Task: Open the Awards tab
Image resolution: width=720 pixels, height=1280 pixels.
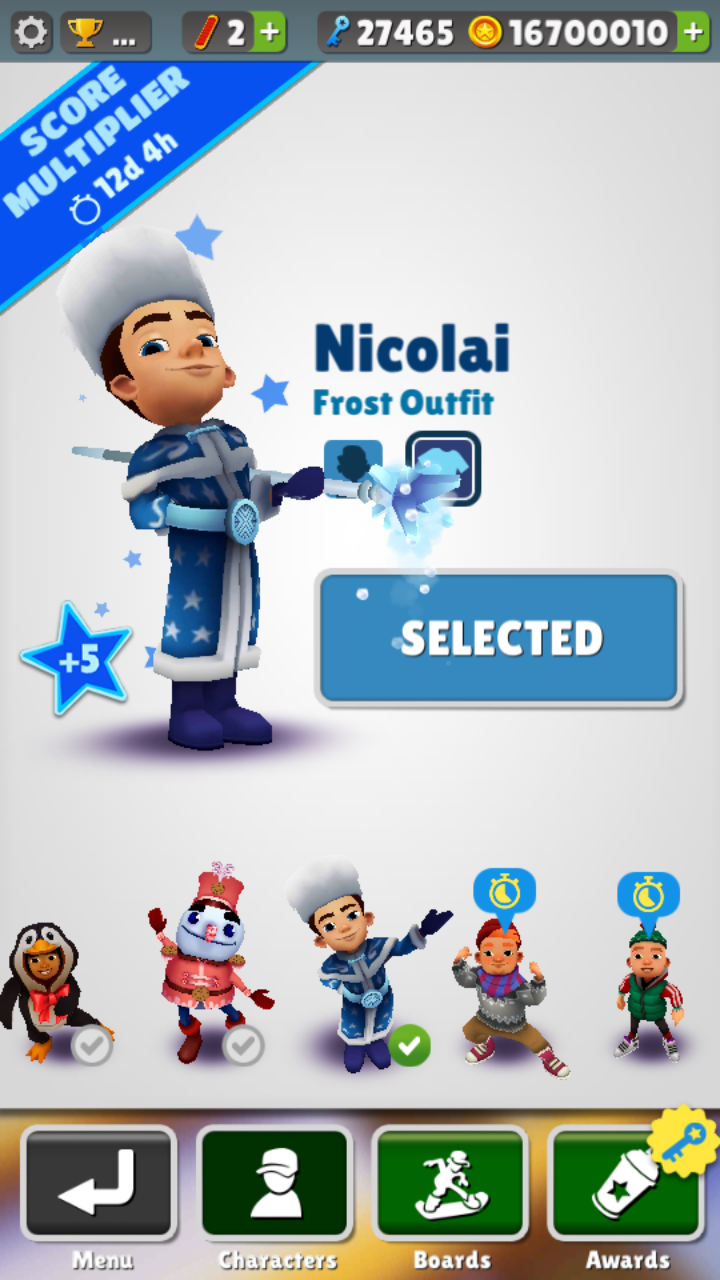Action: [626, 1183]
